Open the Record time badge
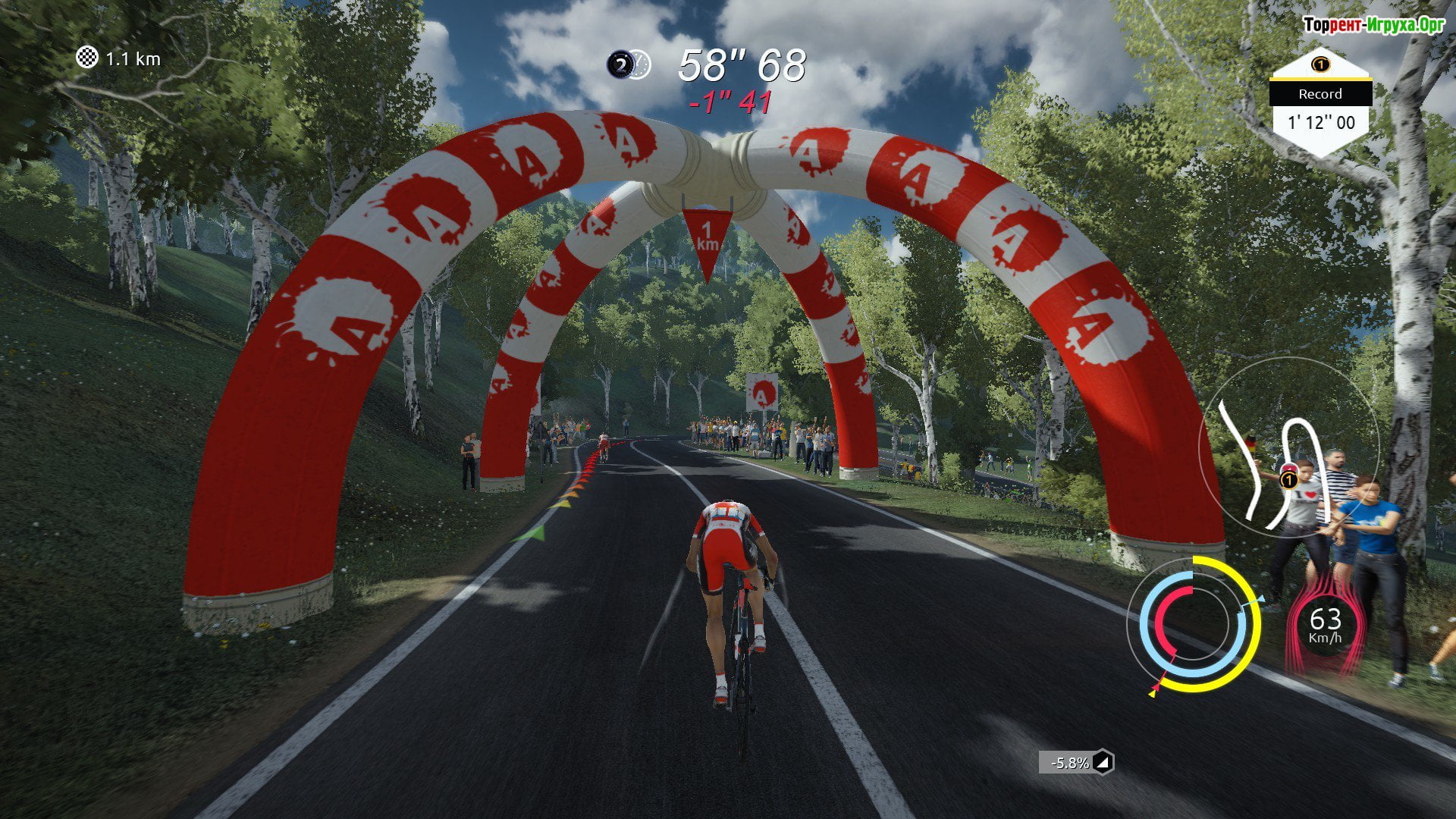Image resolution: width=1456 pixels, height=819 pixels. click(x=1320, y=104)
